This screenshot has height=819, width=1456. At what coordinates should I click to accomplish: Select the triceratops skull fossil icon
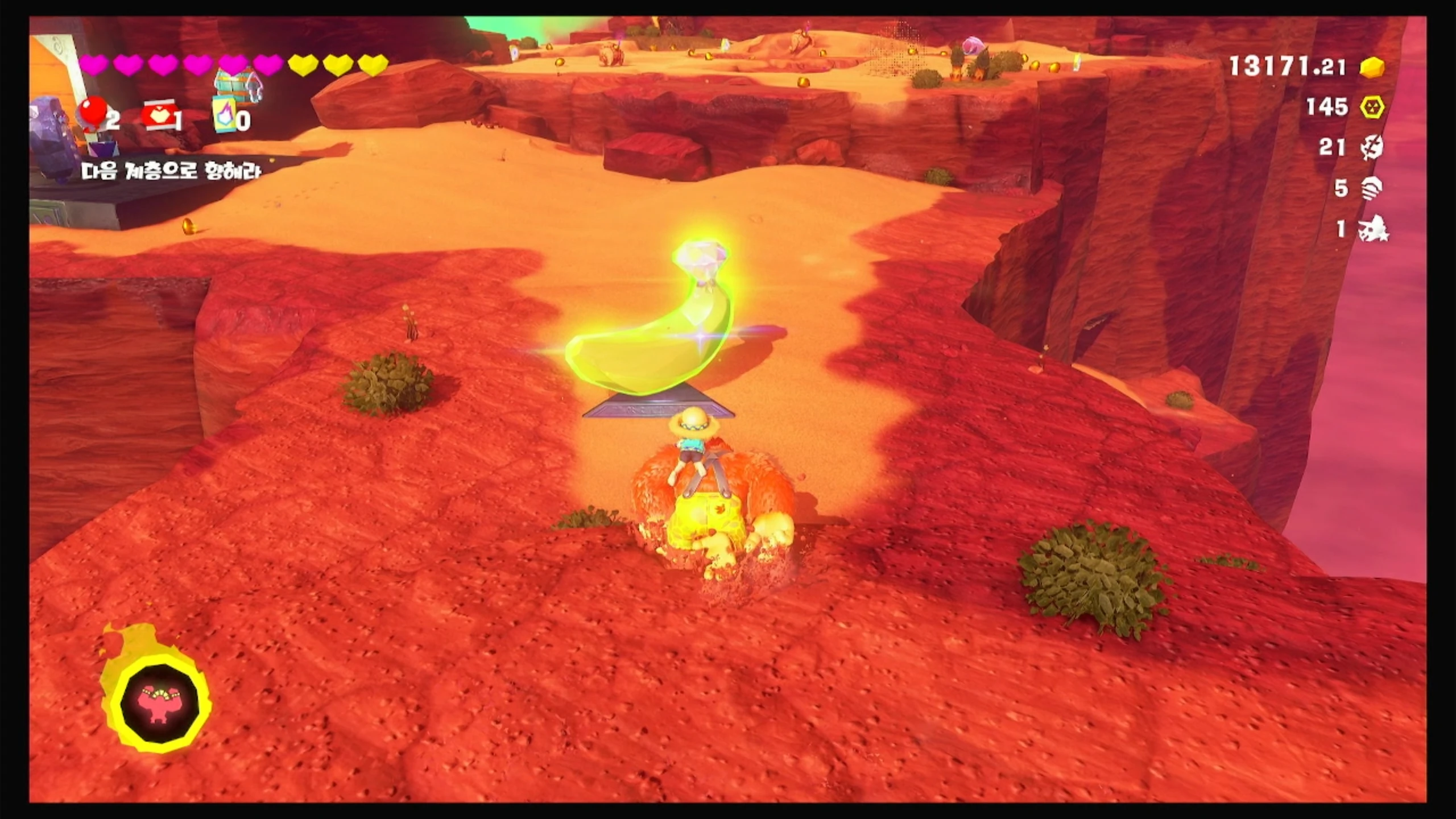1373,229
